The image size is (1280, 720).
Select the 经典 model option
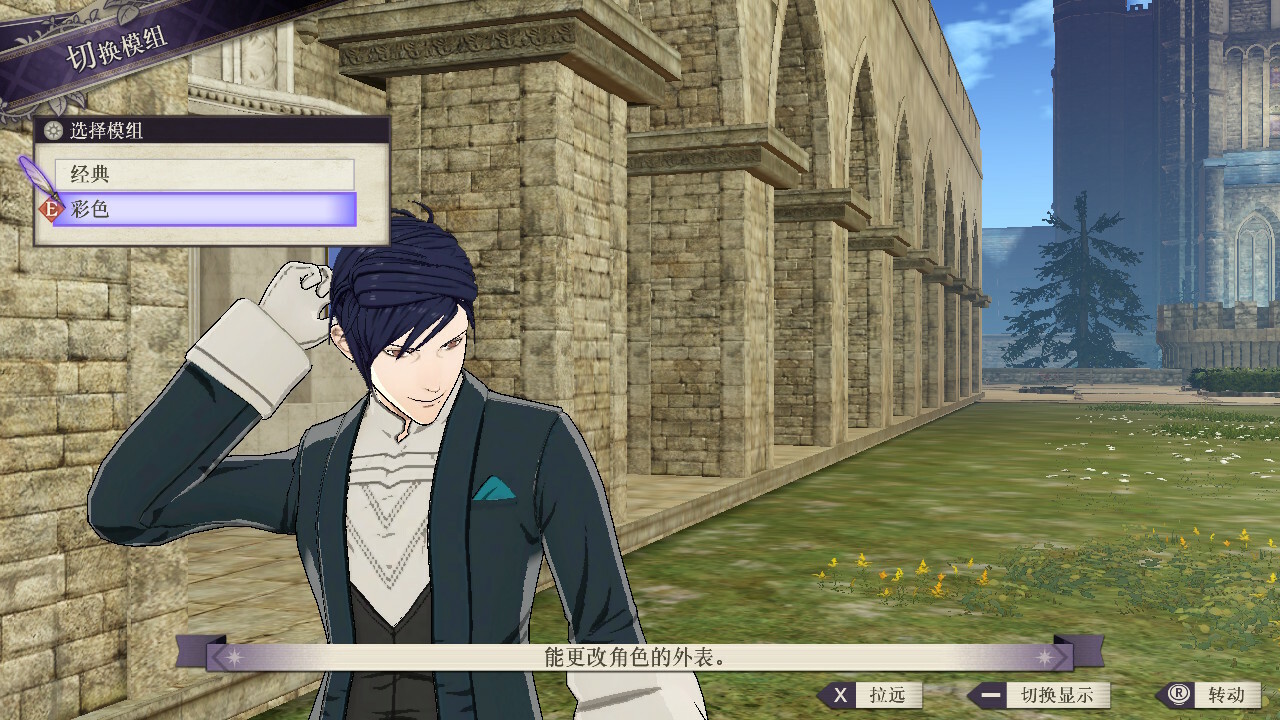coord(204,174)
